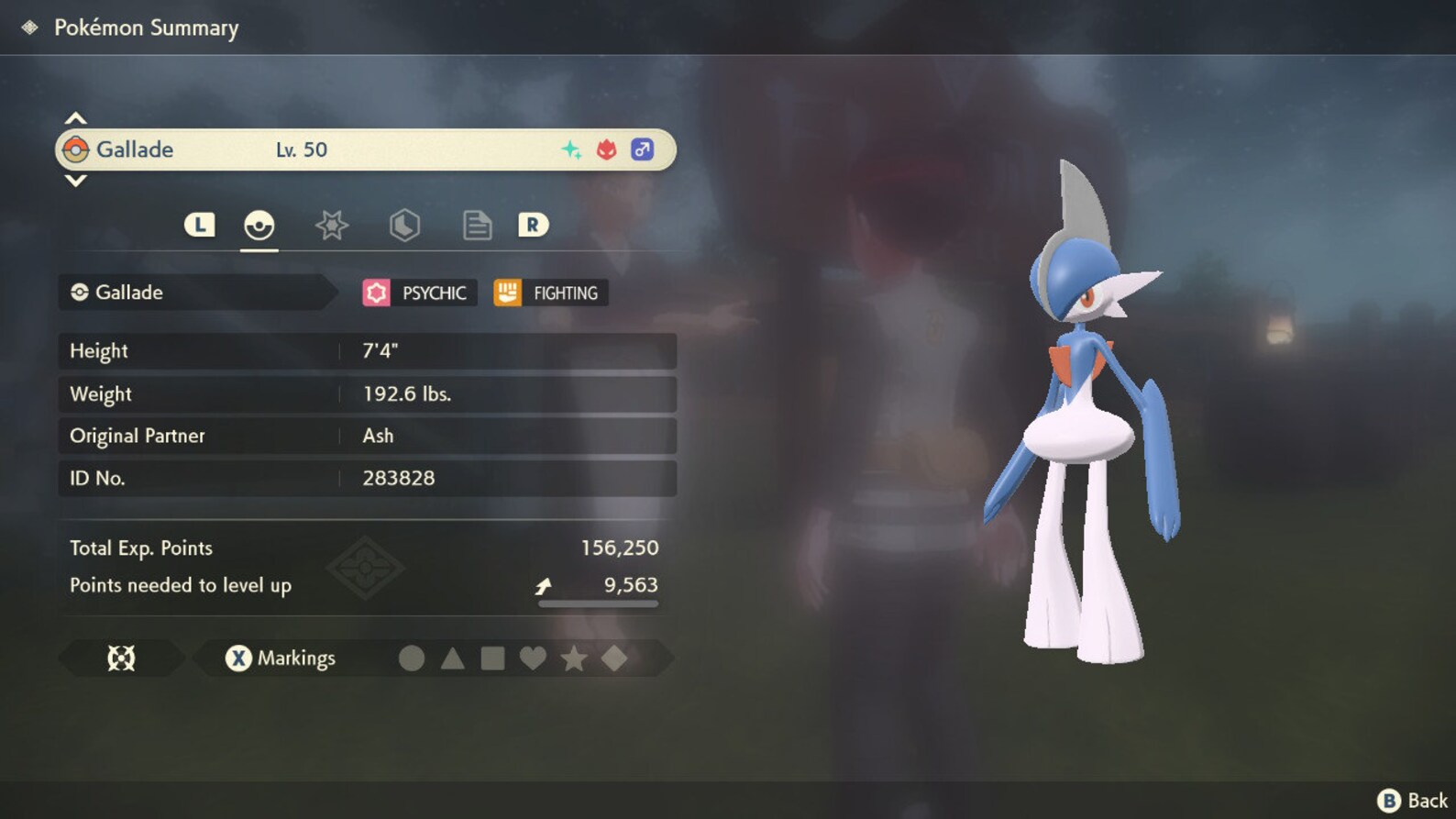Click the shiny sparkles icon on Gallade's name bar
Screen dimensions: 1456x819
click(572, 149)
